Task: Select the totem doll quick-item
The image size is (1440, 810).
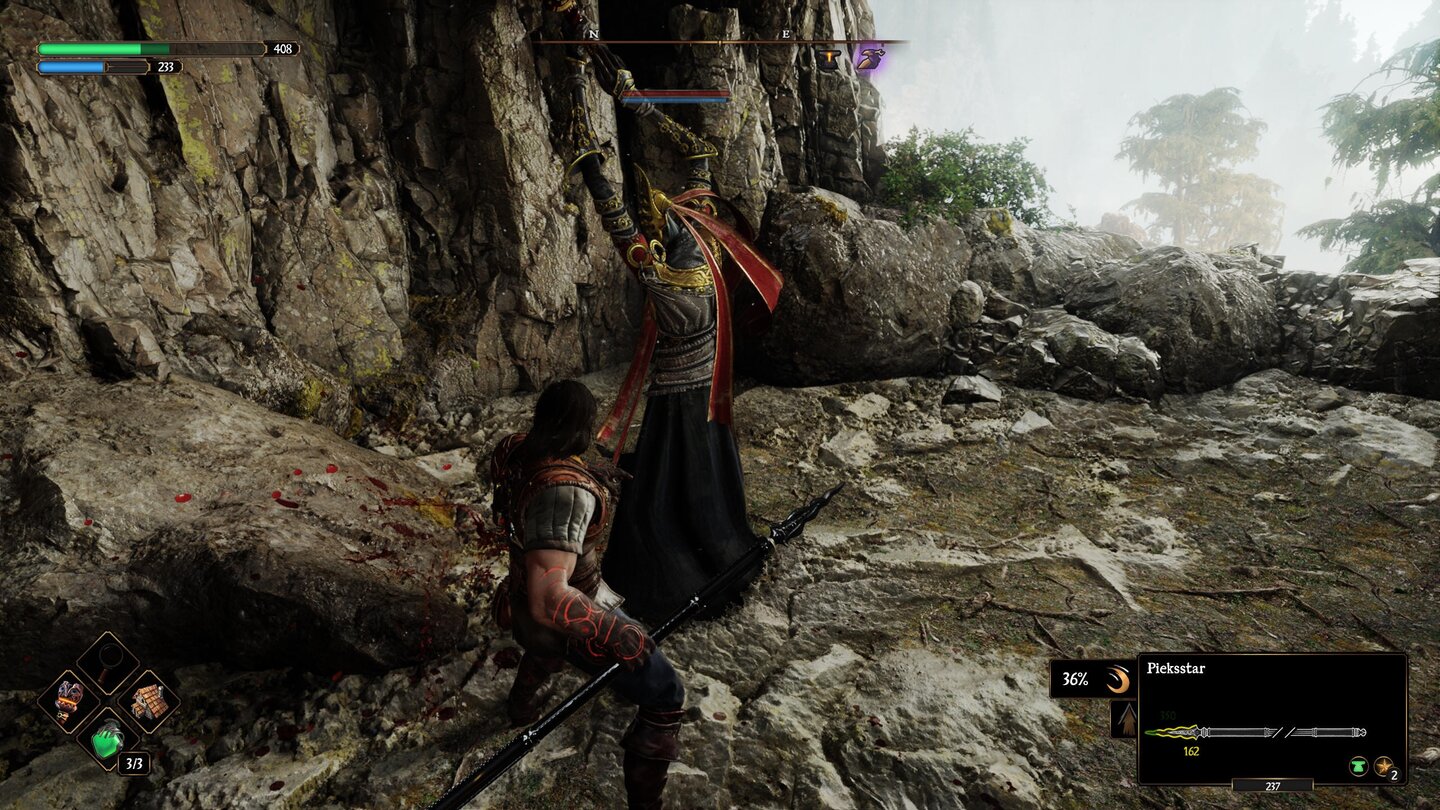Action: point(68,702)
